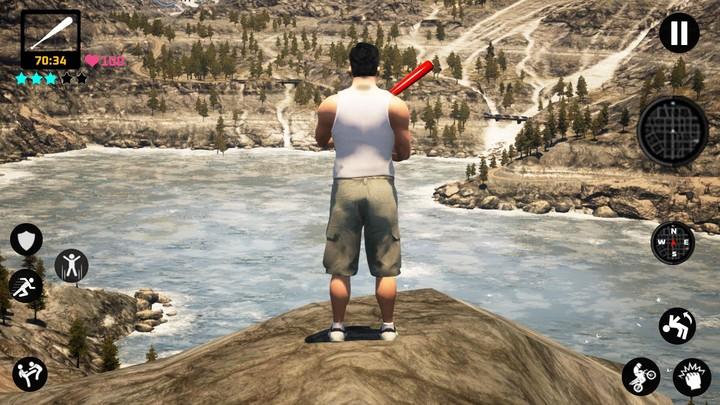Call the motorbike with the bike icon
The width and height of the screenshot is (720, 405).
tap(641, 376)
